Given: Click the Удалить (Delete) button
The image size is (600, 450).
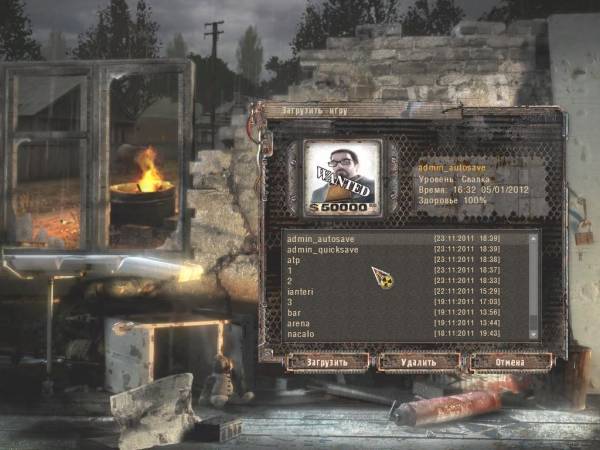Looking at the screenshot, I should 420,361.
